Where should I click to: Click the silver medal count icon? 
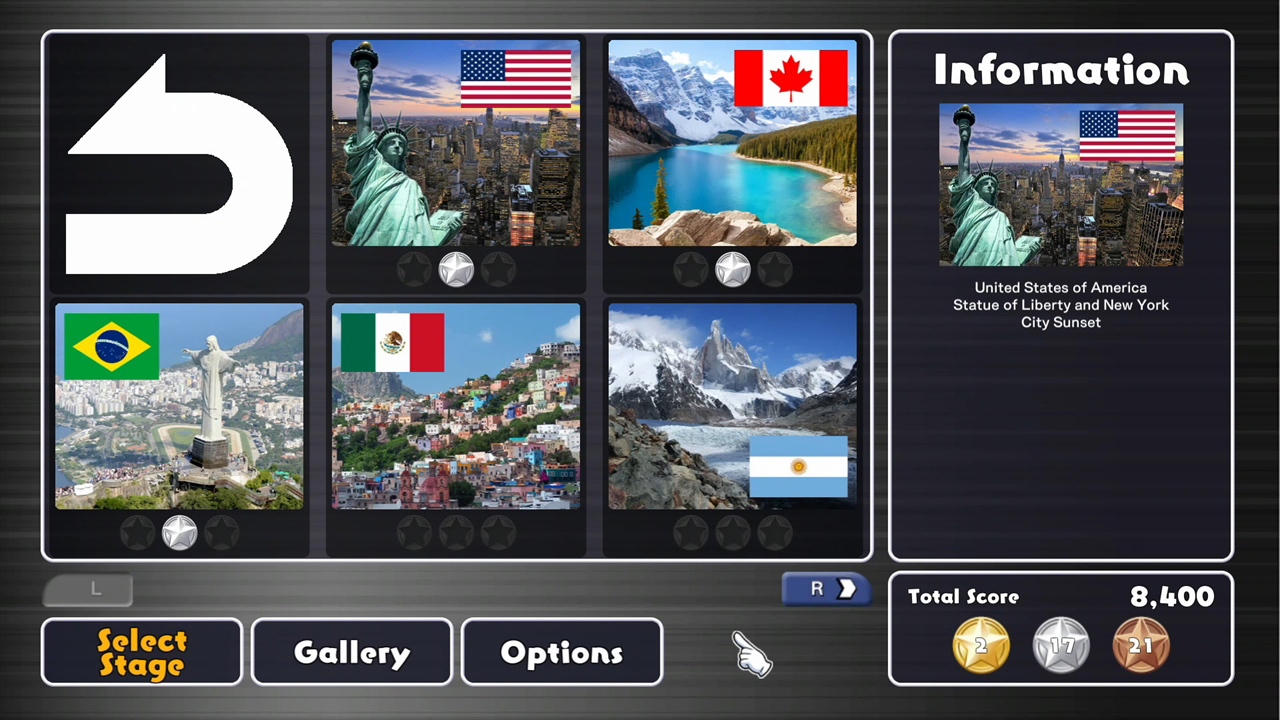point(1060,645)
